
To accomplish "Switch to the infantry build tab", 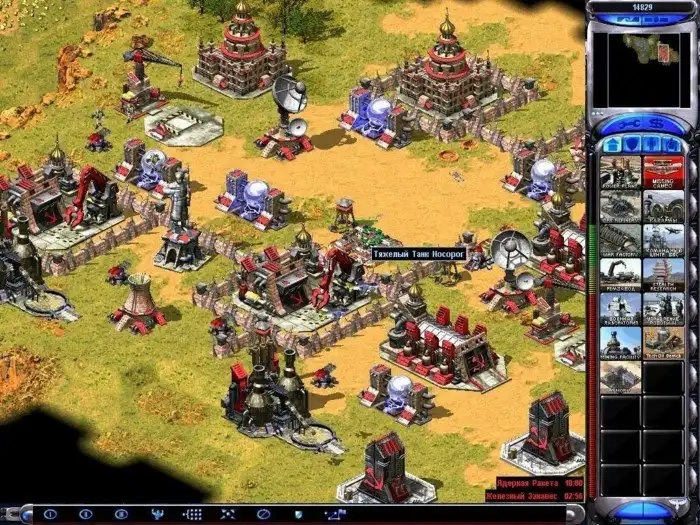I will pyautogui.click(x=648, y=145).
